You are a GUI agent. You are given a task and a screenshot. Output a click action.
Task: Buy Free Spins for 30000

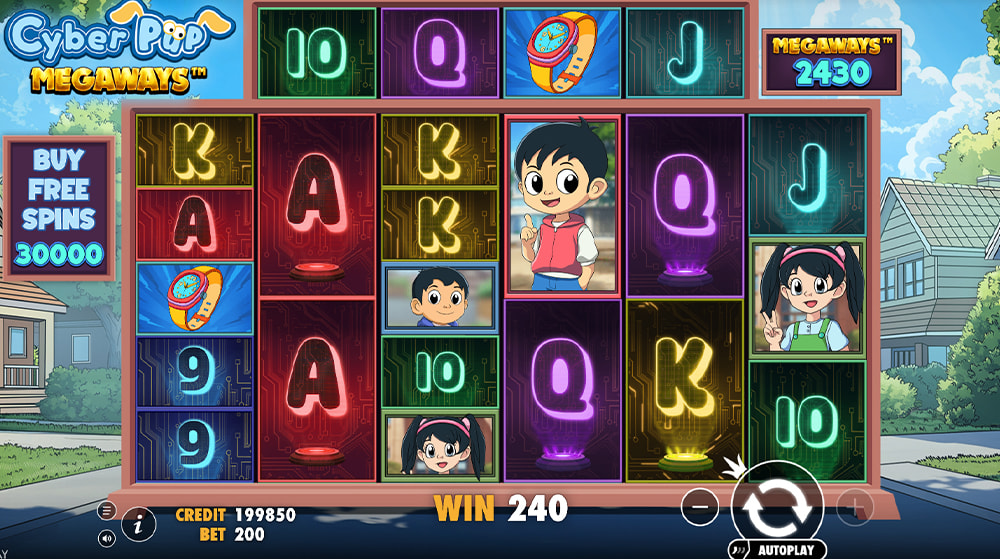tap(58, 207)
